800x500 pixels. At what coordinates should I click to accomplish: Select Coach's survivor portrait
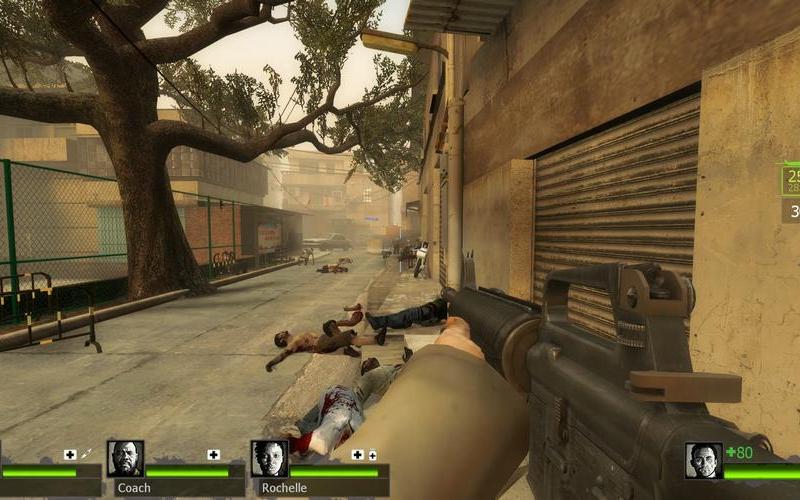[x=125, y=458]
